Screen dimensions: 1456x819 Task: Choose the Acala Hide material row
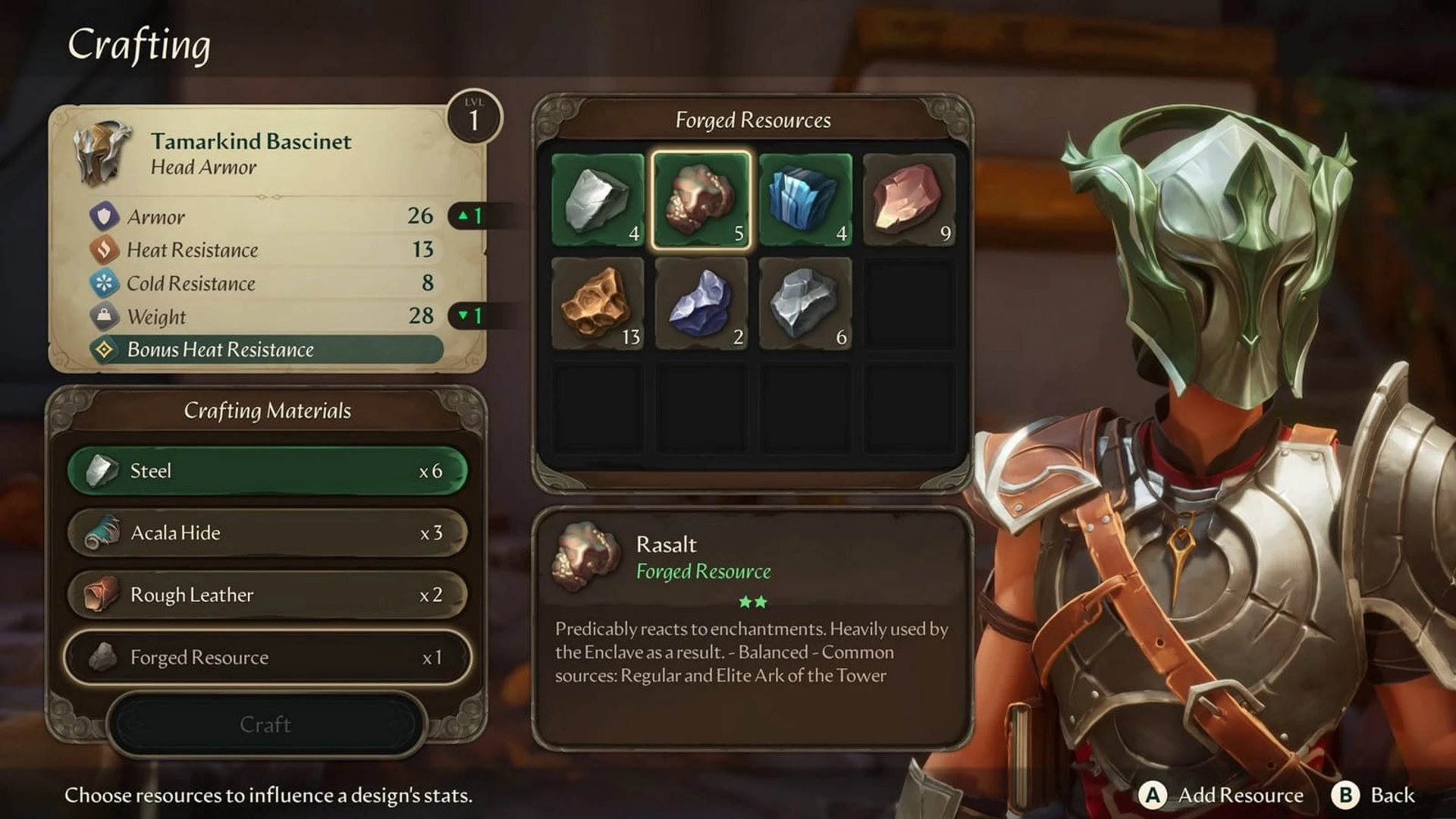pos(267,533)
